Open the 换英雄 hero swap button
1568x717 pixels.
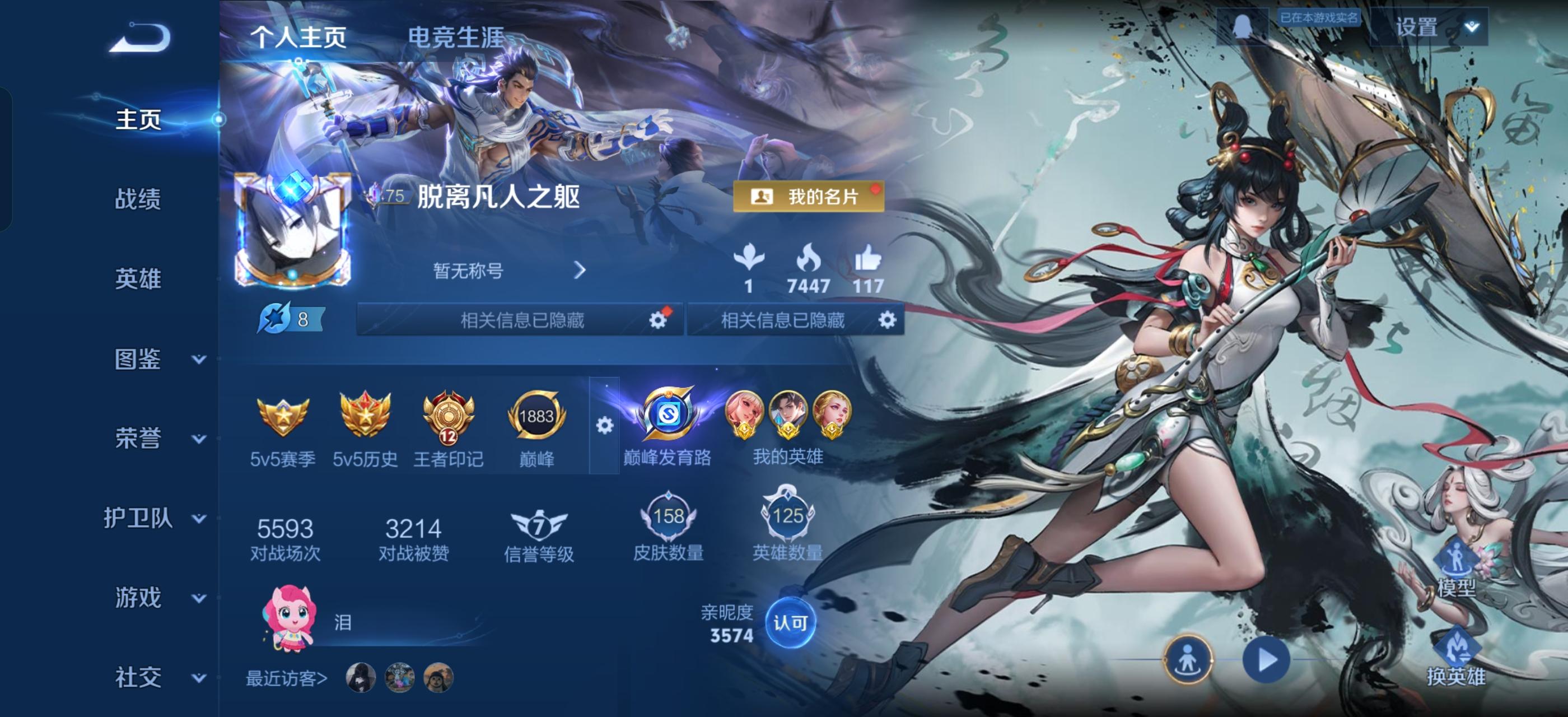point(1456,658)
